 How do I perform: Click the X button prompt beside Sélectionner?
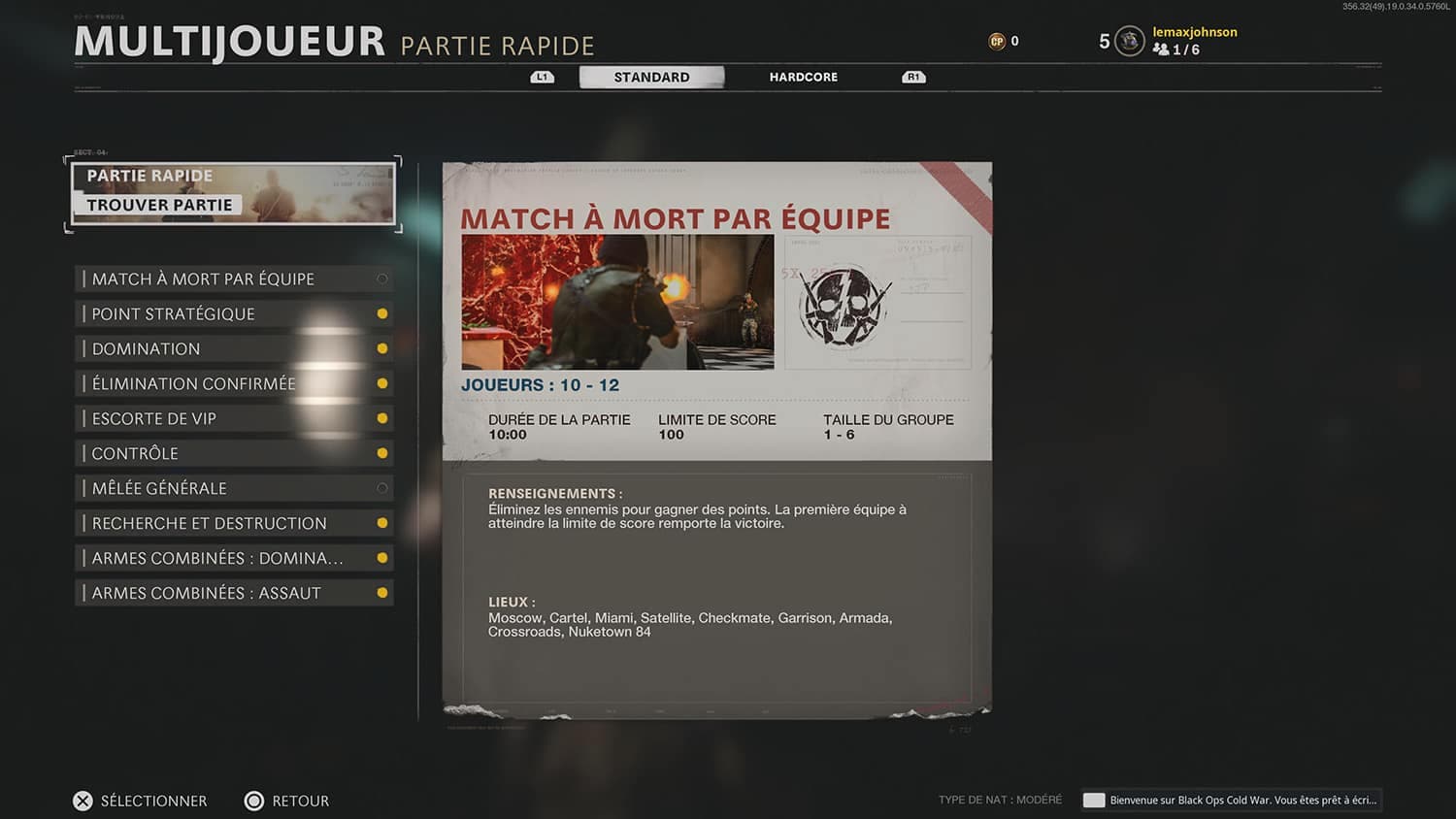[x=83, y=800]
